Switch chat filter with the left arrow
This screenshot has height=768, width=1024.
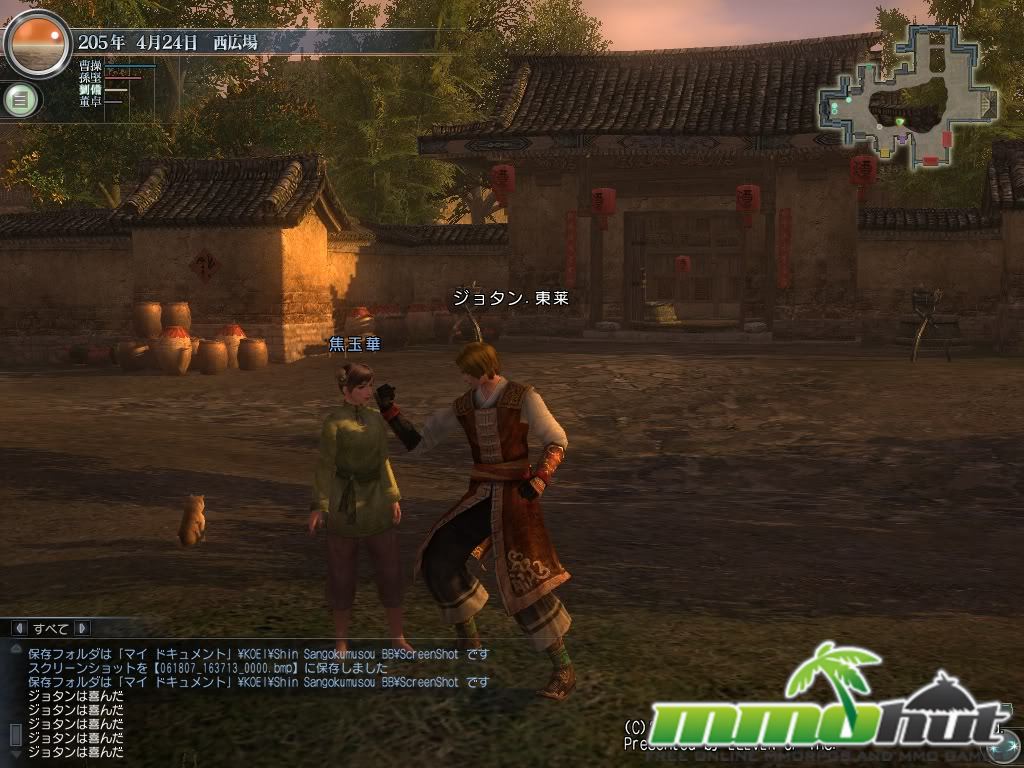click(18, 628)
